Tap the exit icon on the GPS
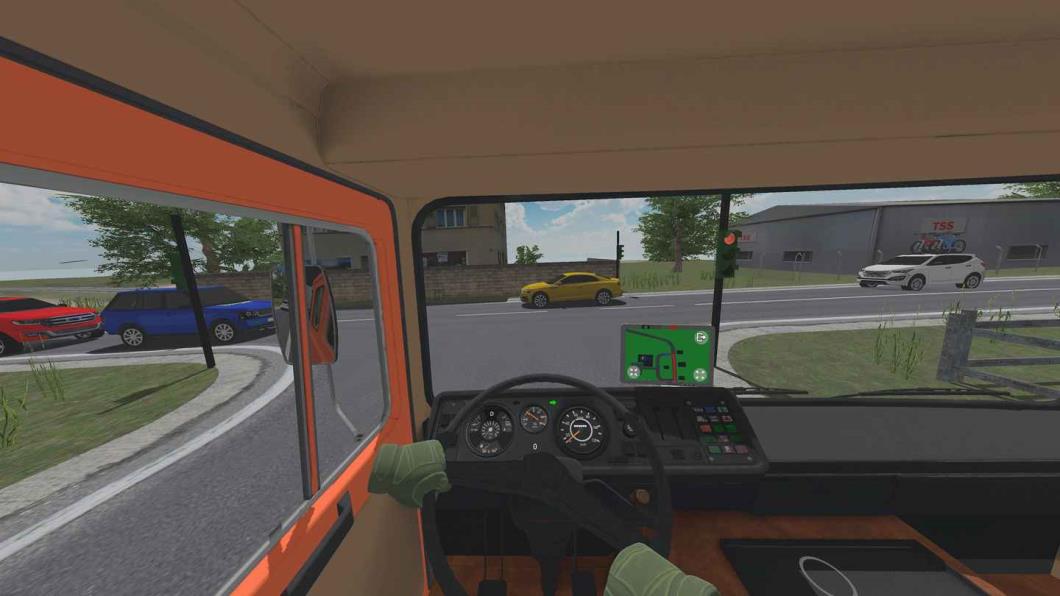The image size is (1060, 596). coord(701,338)
